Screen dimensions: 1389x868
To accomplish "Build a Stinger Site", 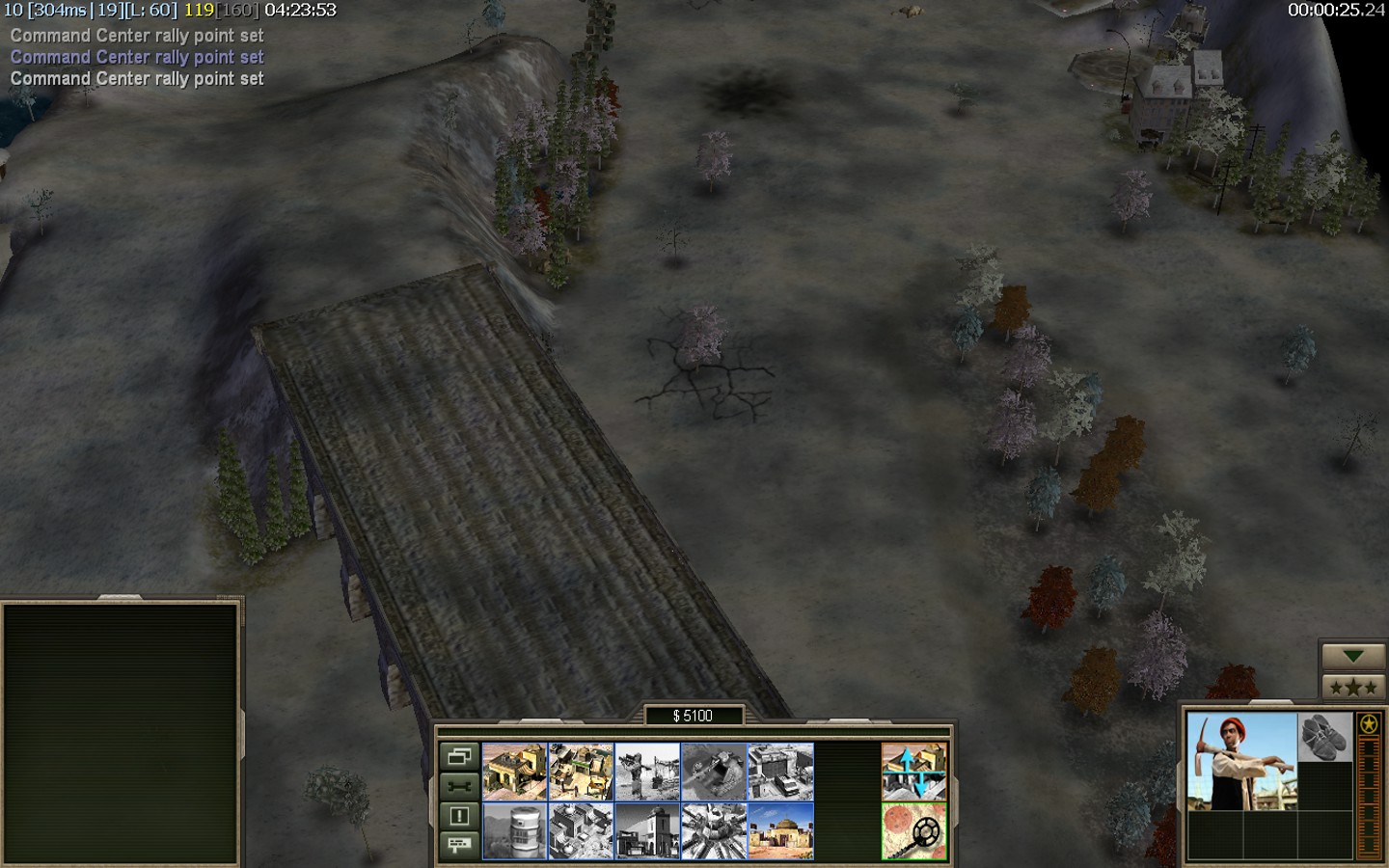I will (x=647, y=772).
